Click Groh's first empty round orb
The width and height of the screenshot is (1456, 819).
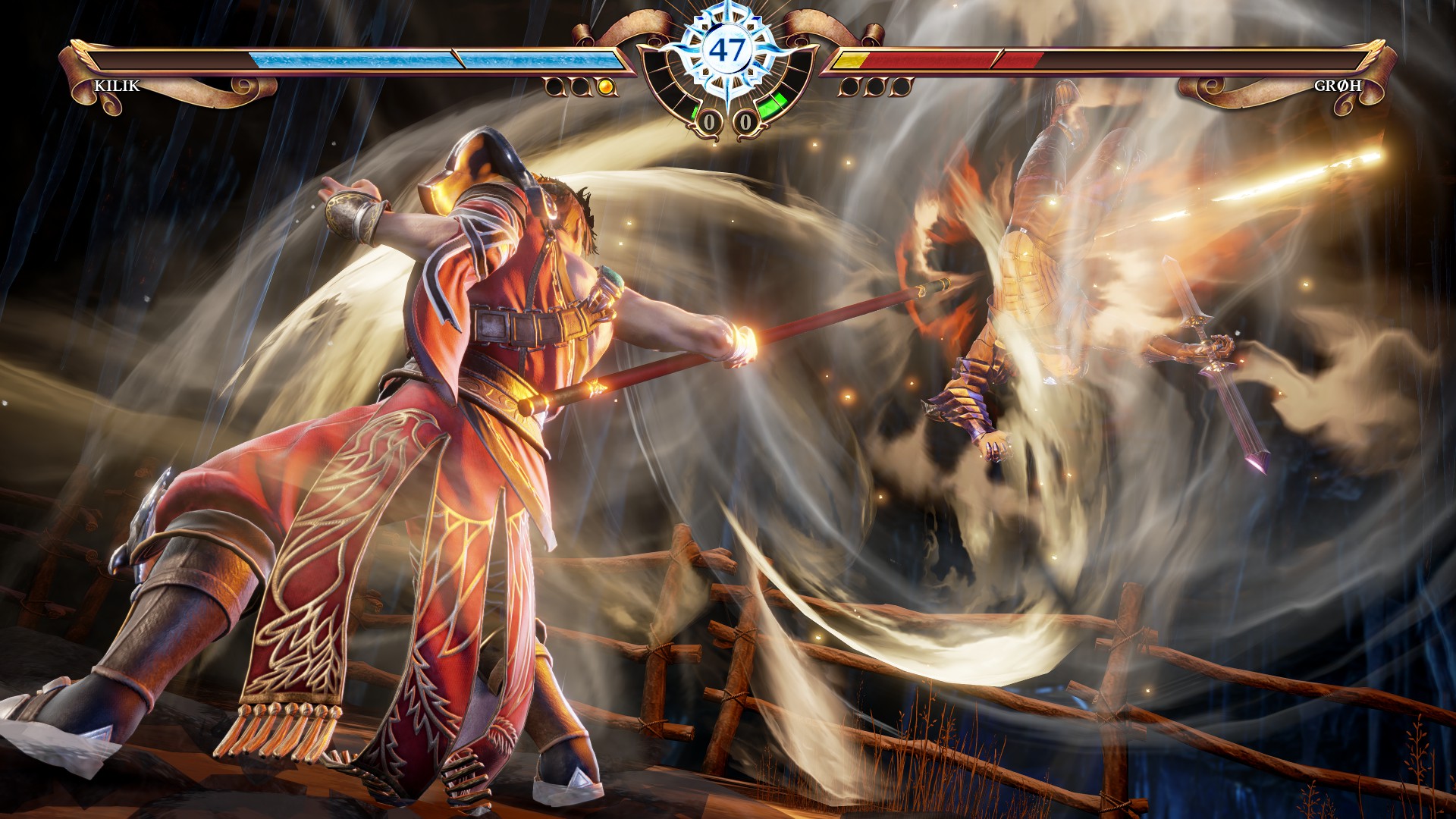pyautogui.click(x=850, y=86)
